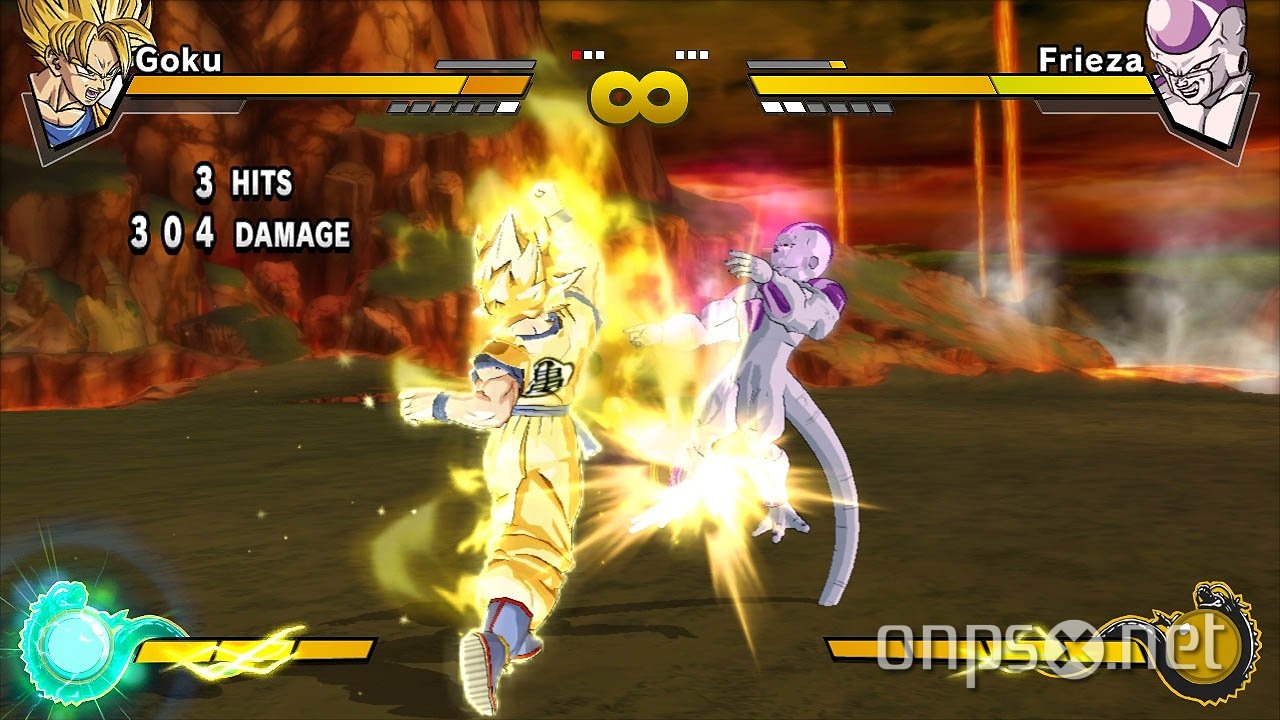Click Frieza's blast stock indicator dots
1280x720 pixels.
(690, 55)
